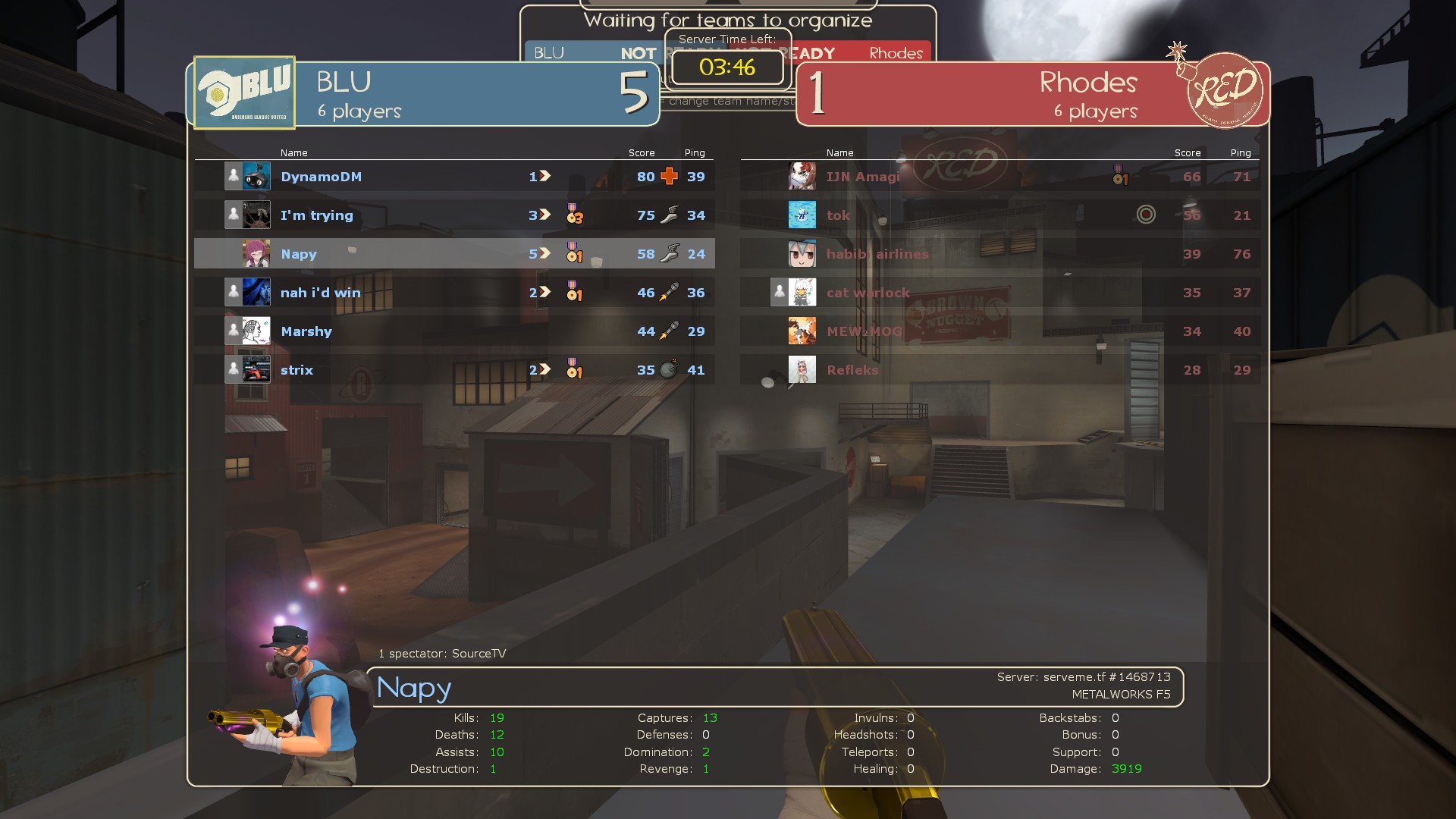Select the I'm trying player row

click(x=316, y=215)
